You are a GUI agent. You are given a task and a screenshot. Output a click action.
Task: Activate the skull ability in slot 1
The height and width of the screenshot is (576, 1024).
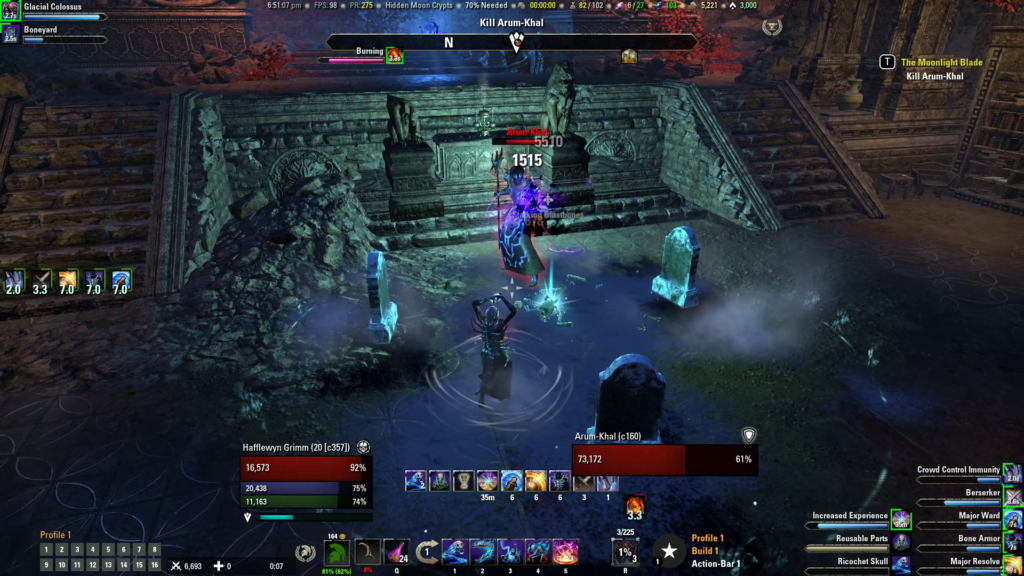pyautogui.click(x=455, y=551)
